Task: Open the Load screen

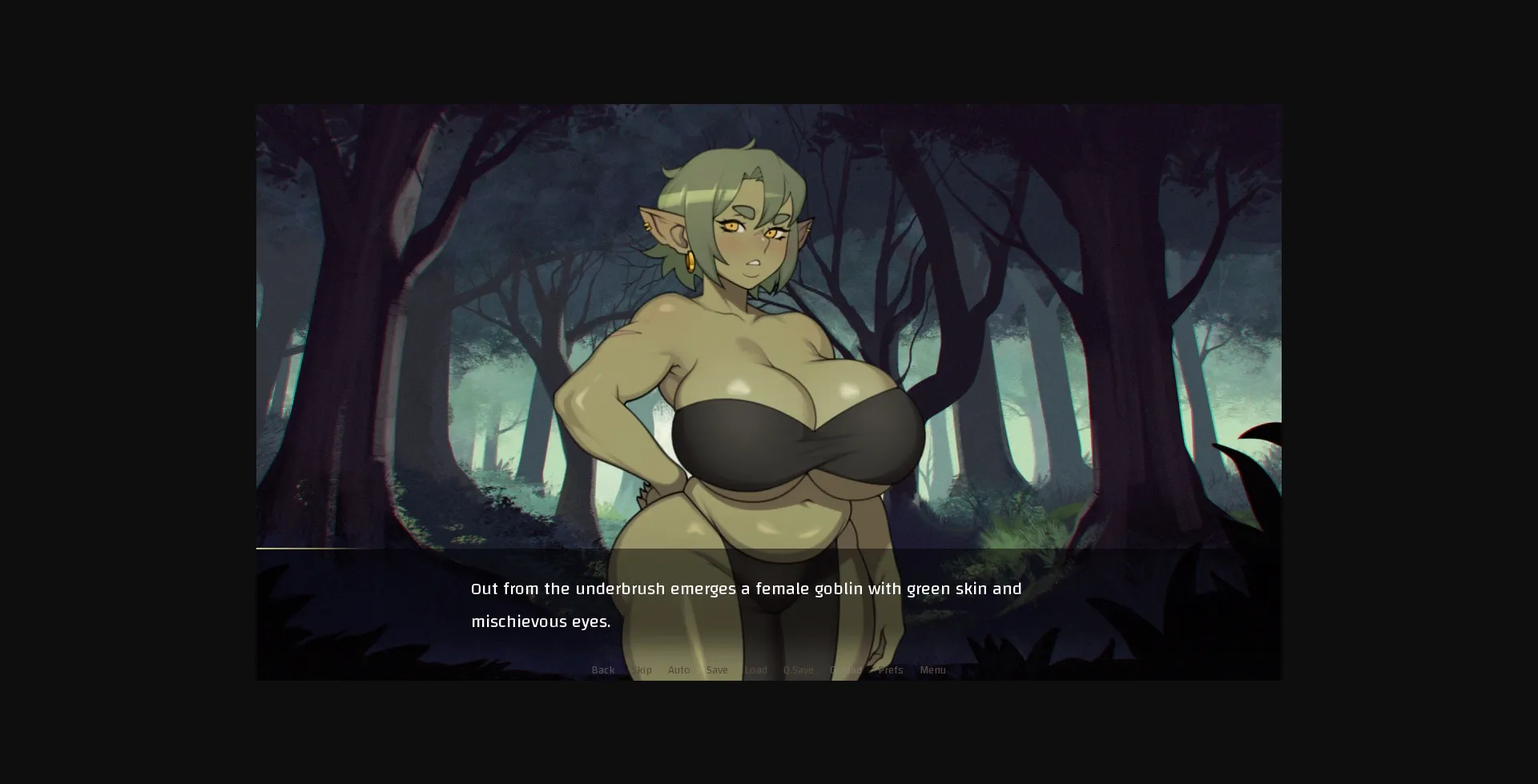Action: point(756,669)
